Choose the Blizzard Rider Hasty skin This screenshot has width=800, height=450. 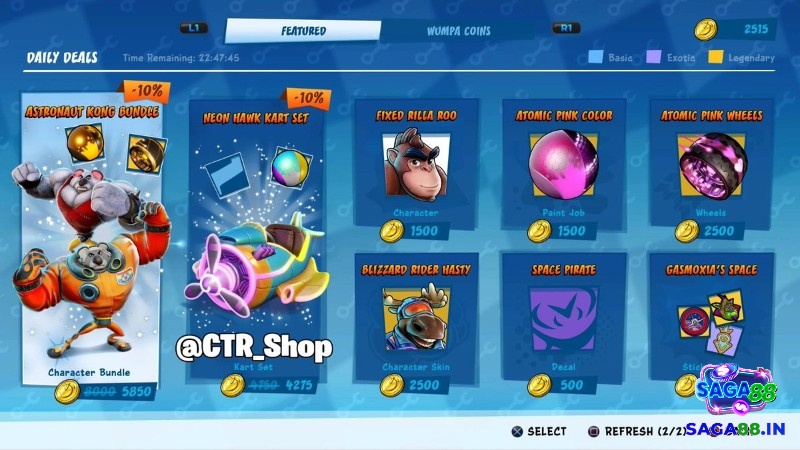pos(416,322)
